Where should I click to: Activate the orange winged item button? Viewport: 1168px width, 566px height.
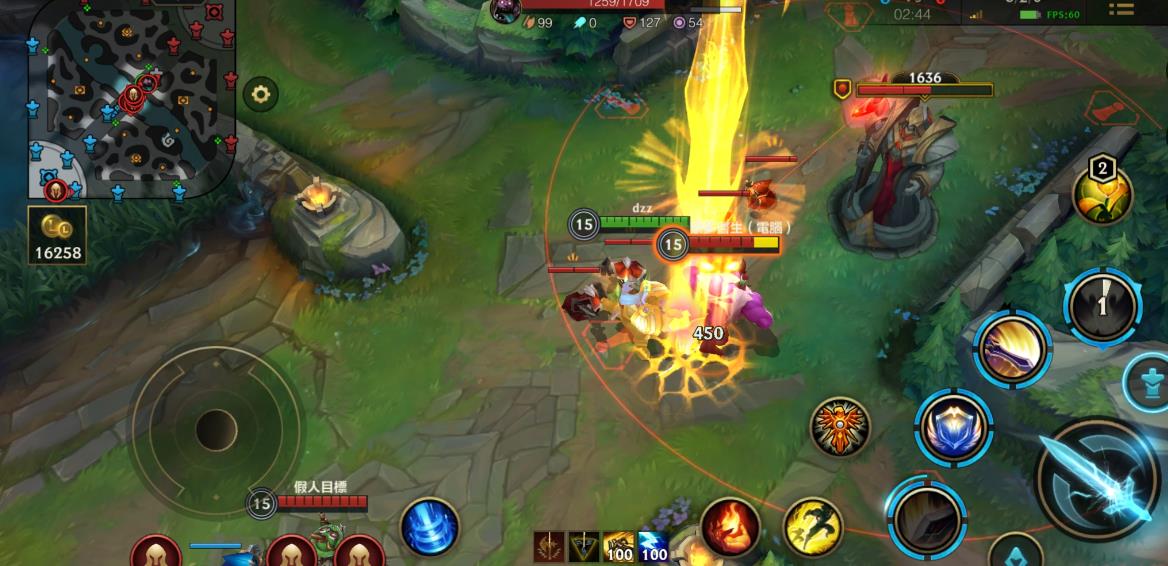839,427
